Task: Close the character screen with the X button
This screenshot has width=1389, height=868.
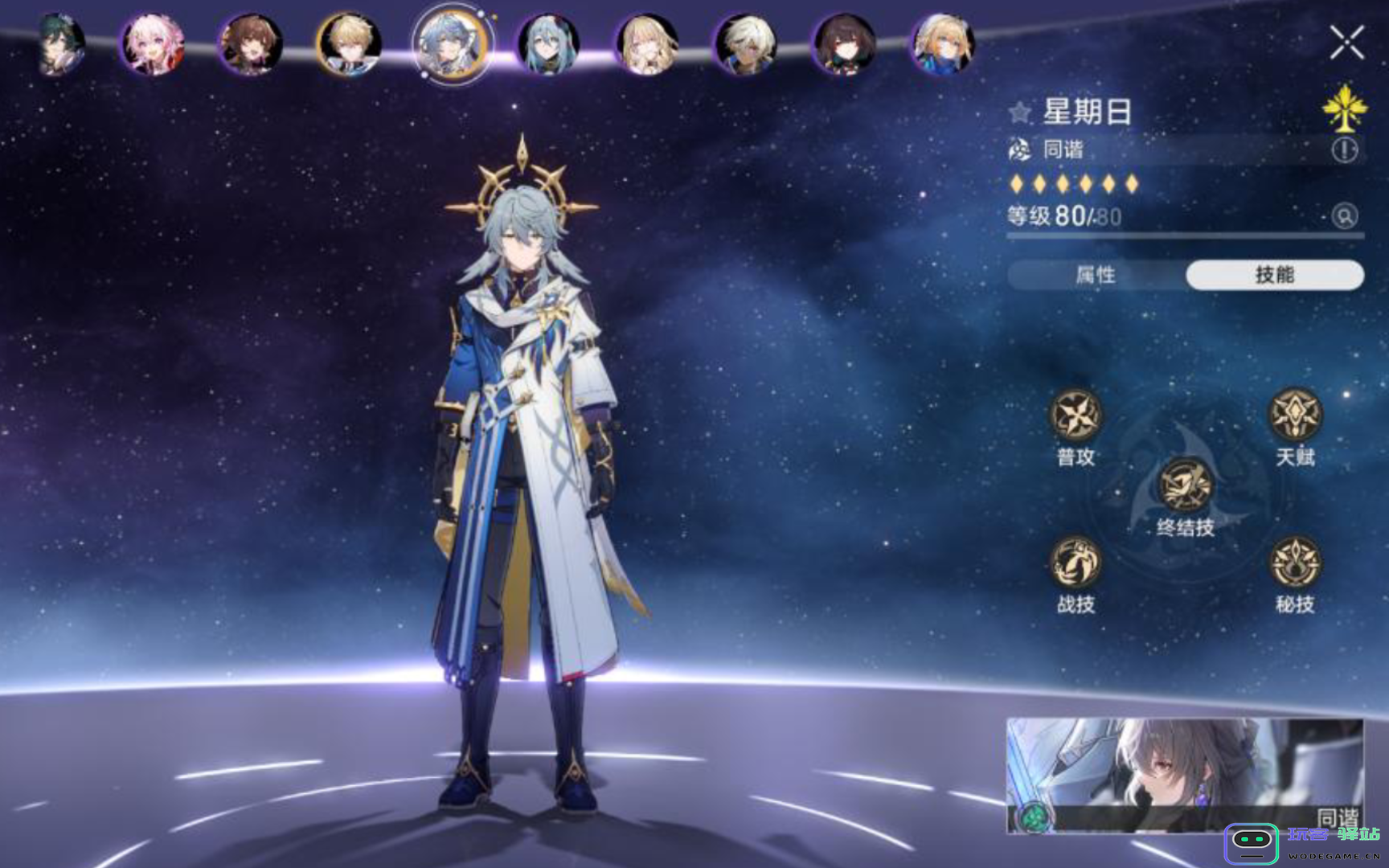Action: pos(1349,40)
